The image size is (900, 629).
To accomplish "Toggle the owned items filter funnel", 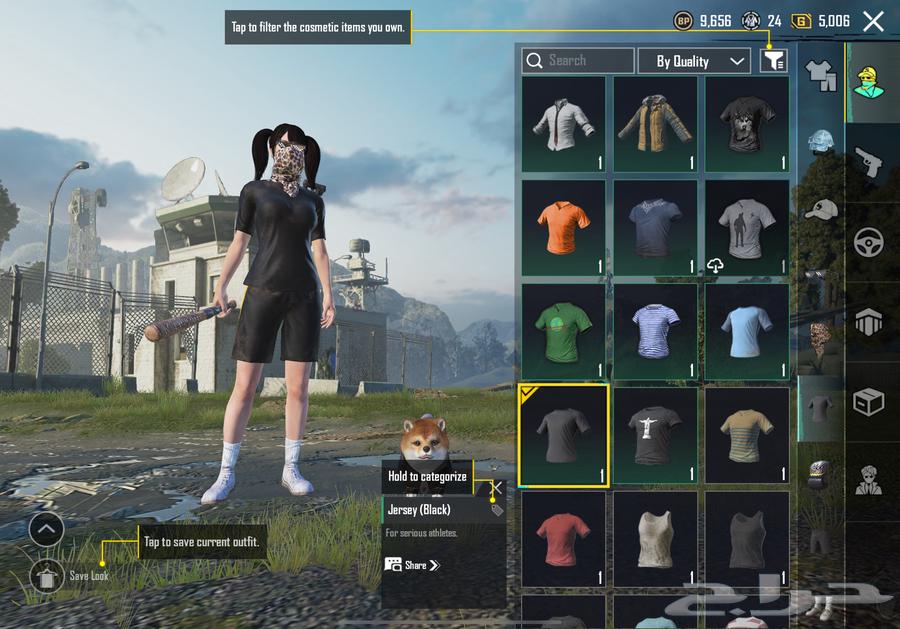I will (x=773, y=61).
